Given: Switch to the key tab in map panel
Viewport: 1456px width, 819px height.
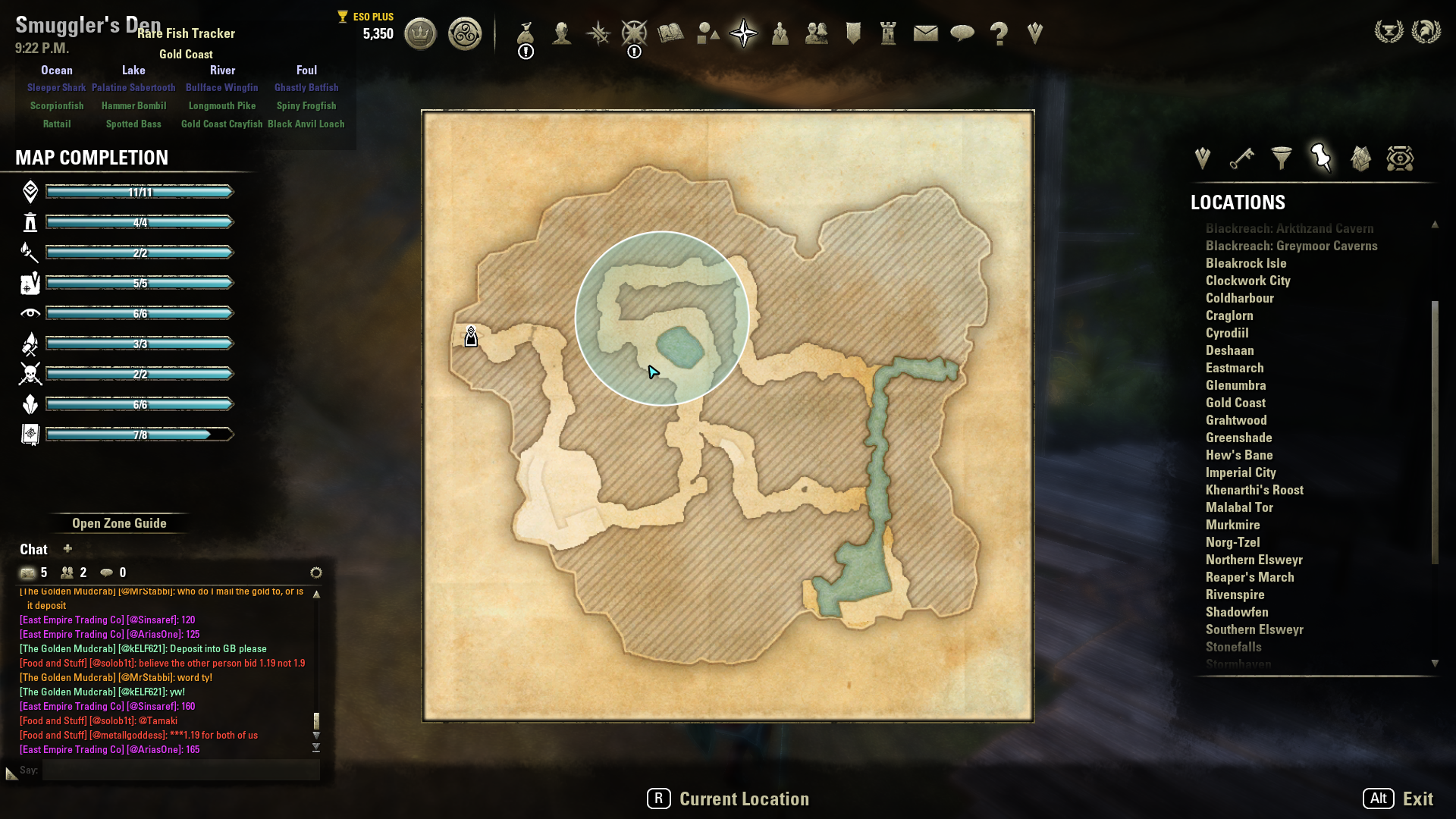Looking at the screenshot, I should click(1241, 158).
